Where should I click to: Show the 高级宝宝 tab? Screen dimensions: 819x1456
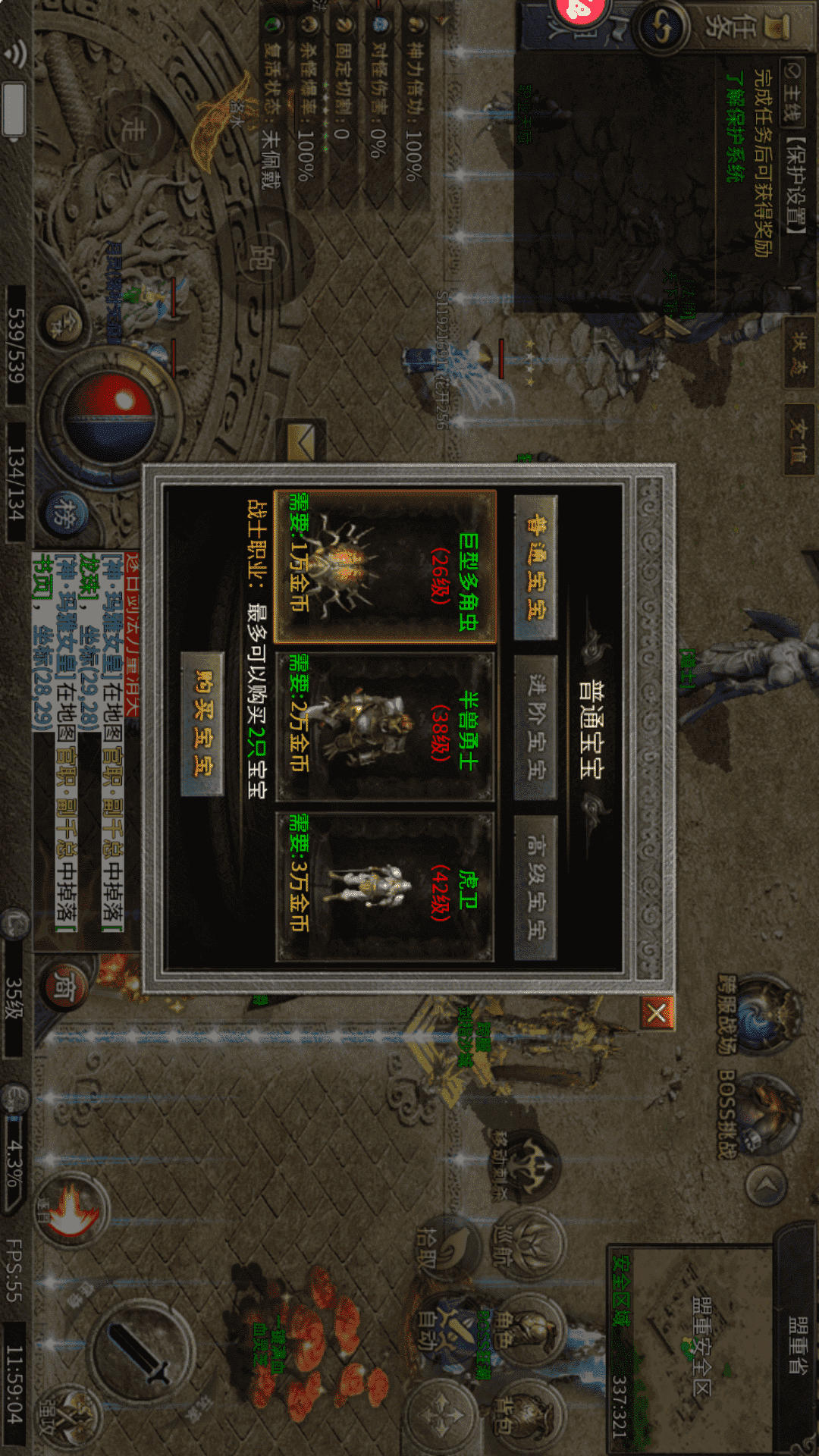[x=536, y=887]
